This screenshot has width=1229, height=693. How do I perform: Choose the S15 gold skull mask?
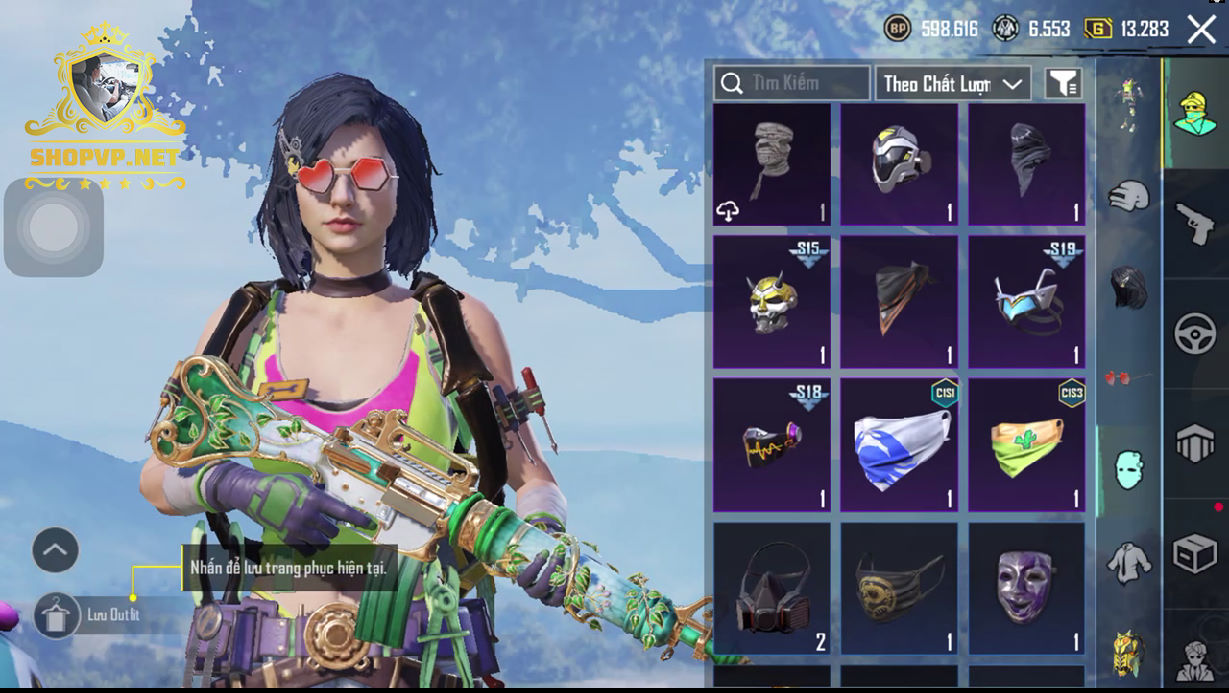click(x=771, y=301)
